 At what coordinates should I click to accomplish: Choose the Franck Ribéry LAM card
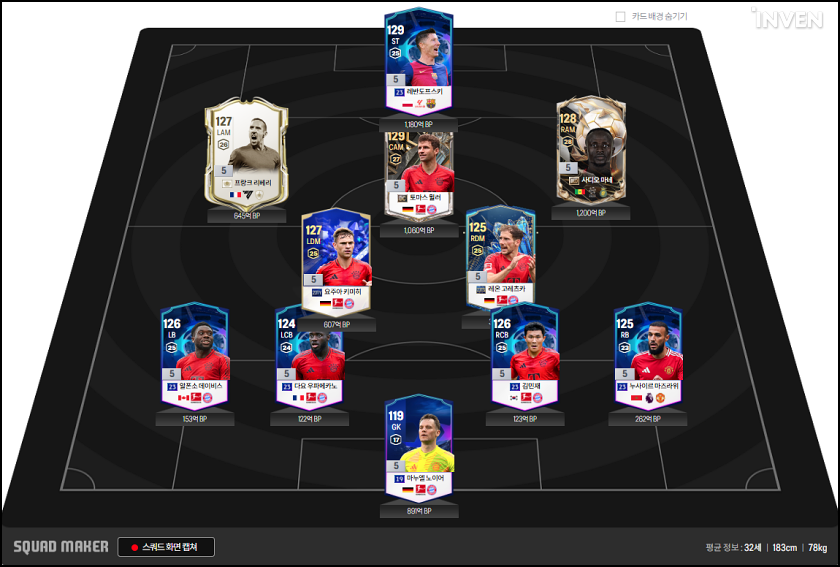coord(245,156)
